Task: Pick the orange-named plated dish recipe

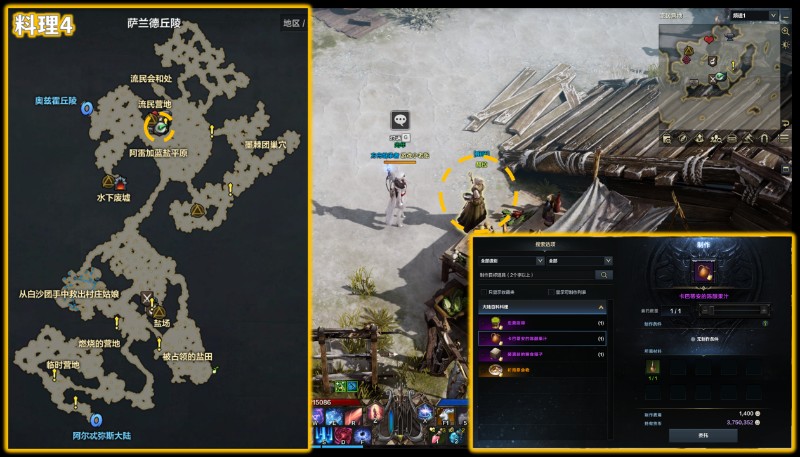Action: click(x=543, y=369)
